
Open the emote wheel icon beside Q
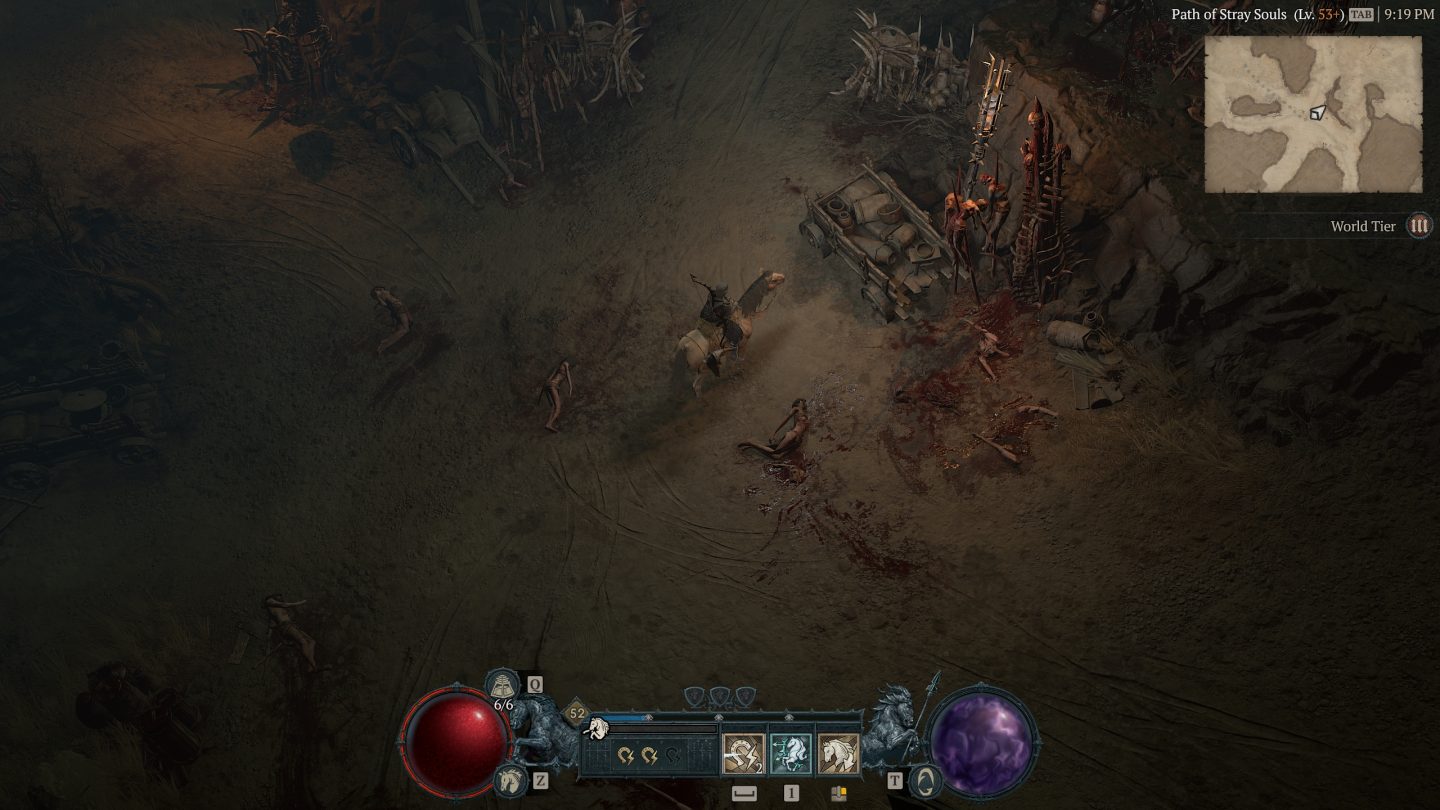point(502,684)
